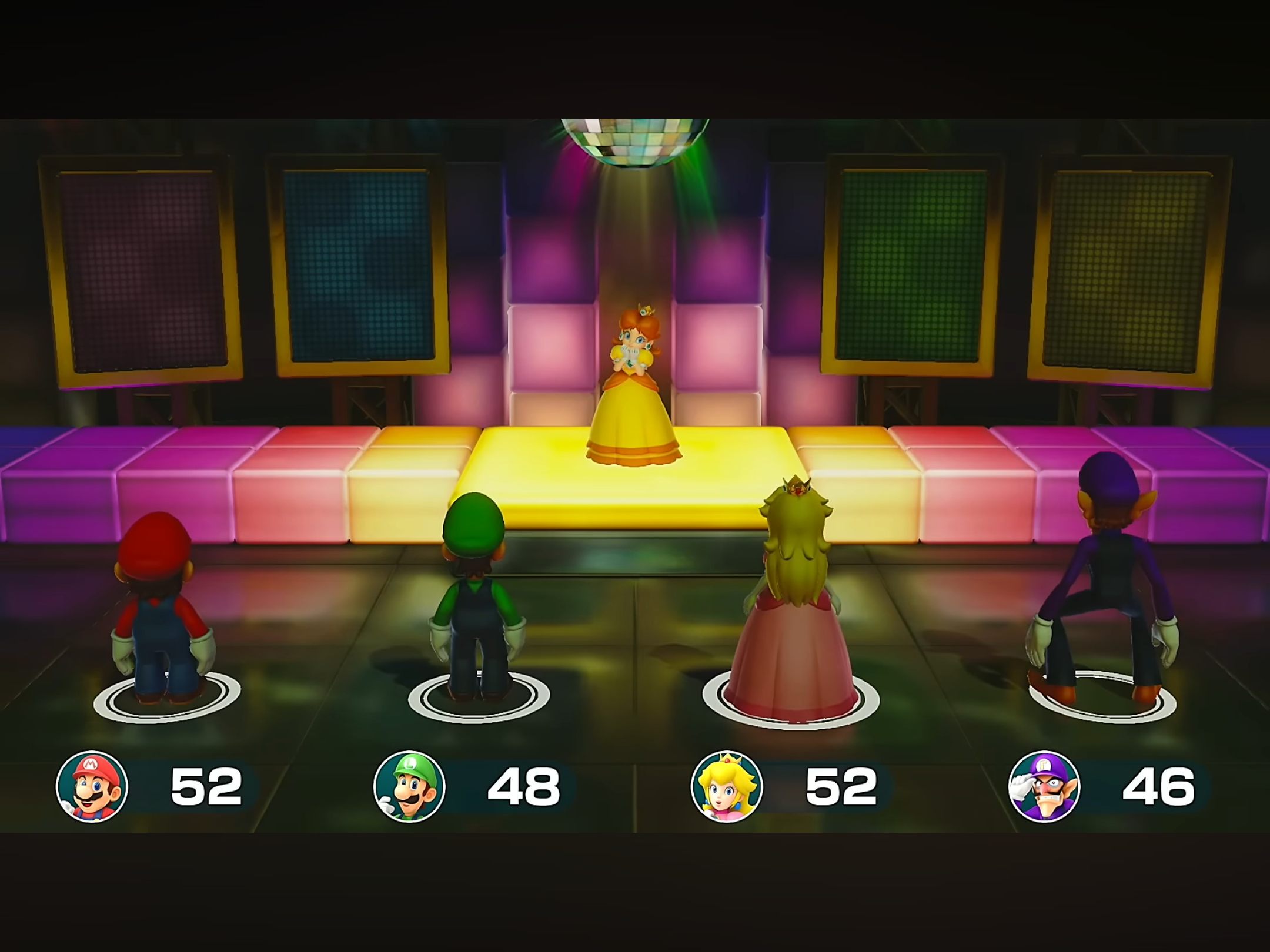Click Mario's player portrait icon
This screenshot has width=1270, height=952.
[92, 786]
